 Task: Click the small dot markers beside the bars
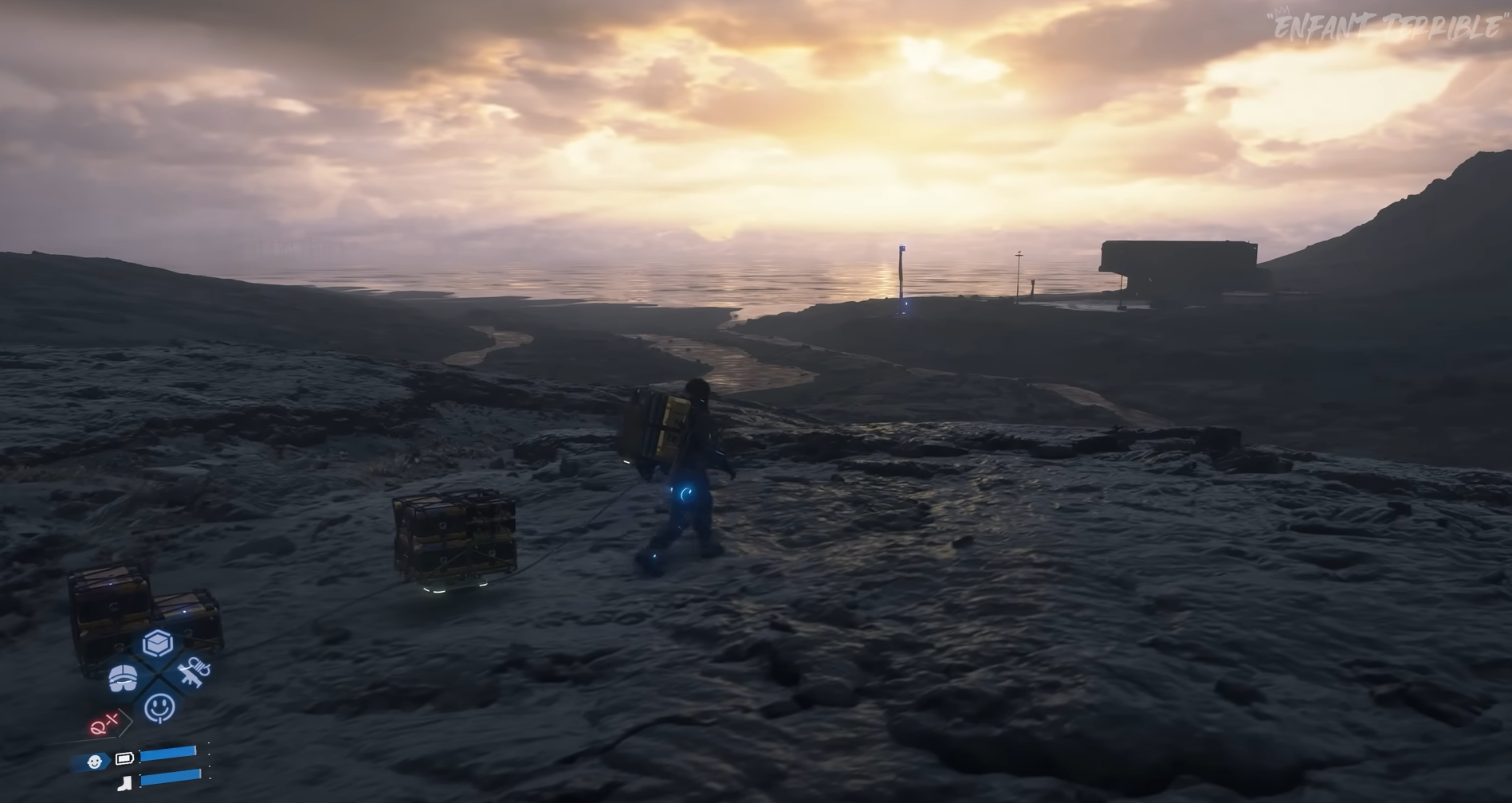(209, 760)
